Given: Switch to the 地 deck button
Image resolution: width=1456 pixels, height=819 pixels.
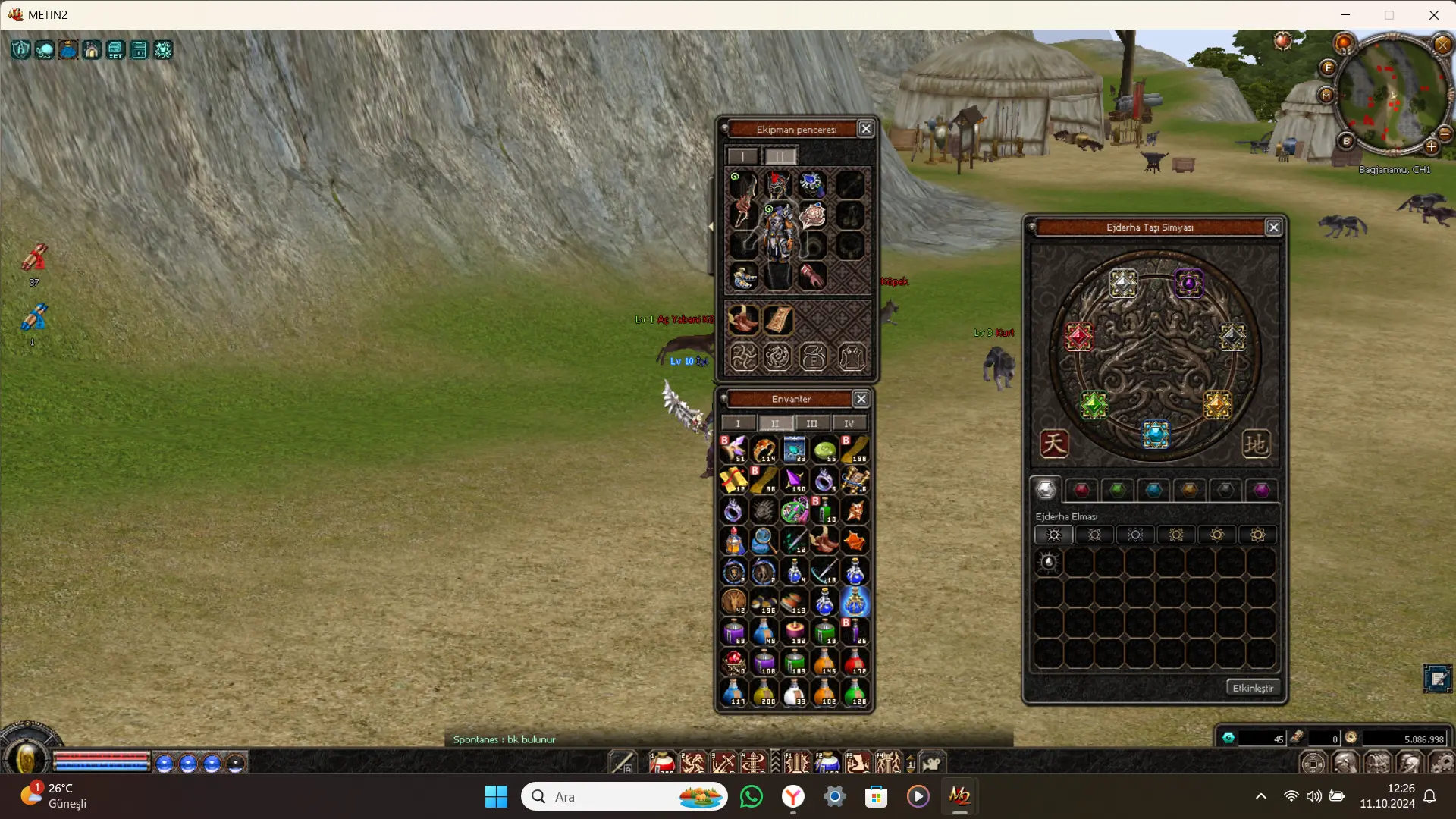Looking at the screenshot, I should (1255, 444).
